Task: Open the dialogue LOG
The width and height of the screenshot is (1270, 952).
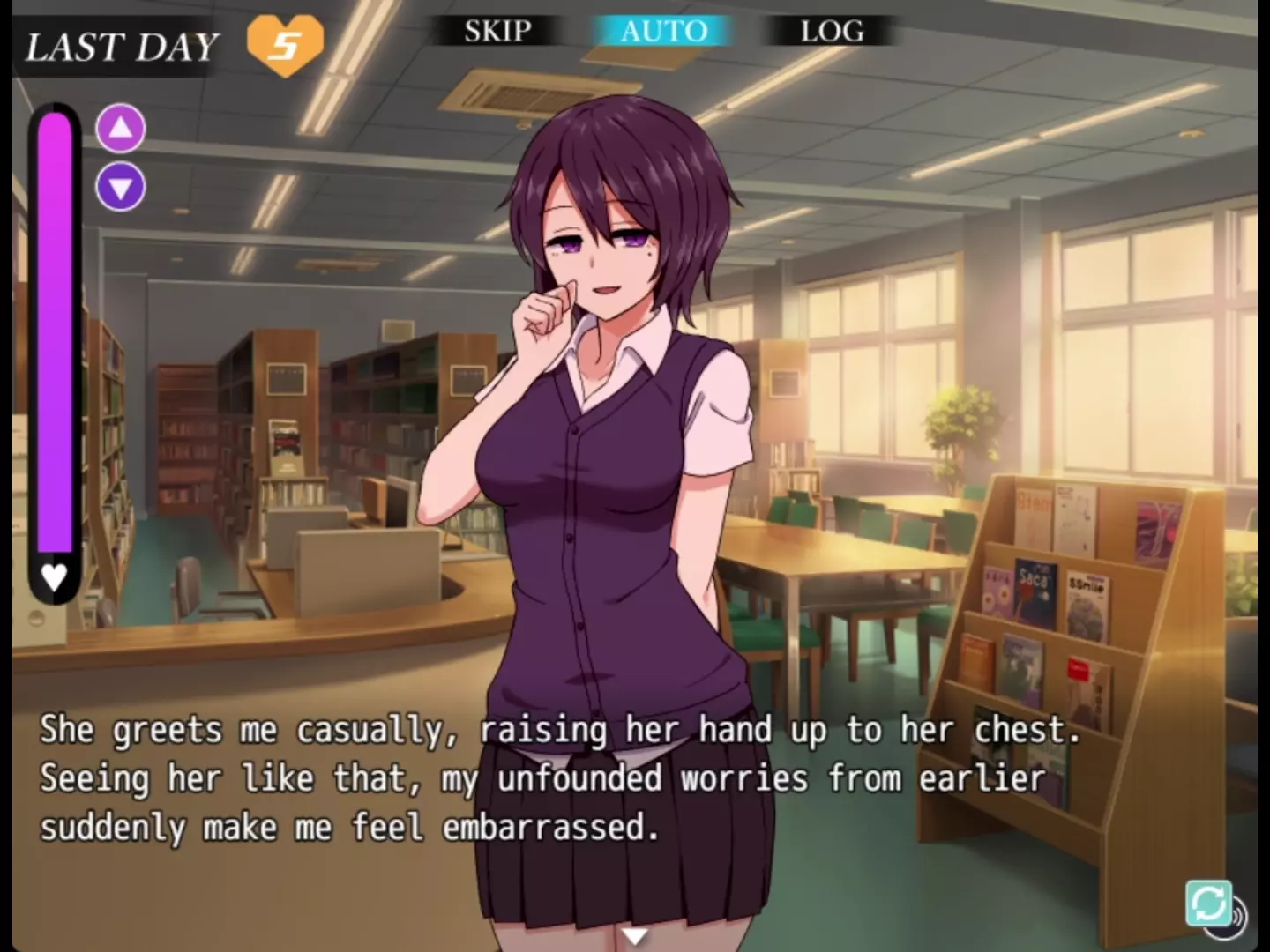Action: (832, 32)
